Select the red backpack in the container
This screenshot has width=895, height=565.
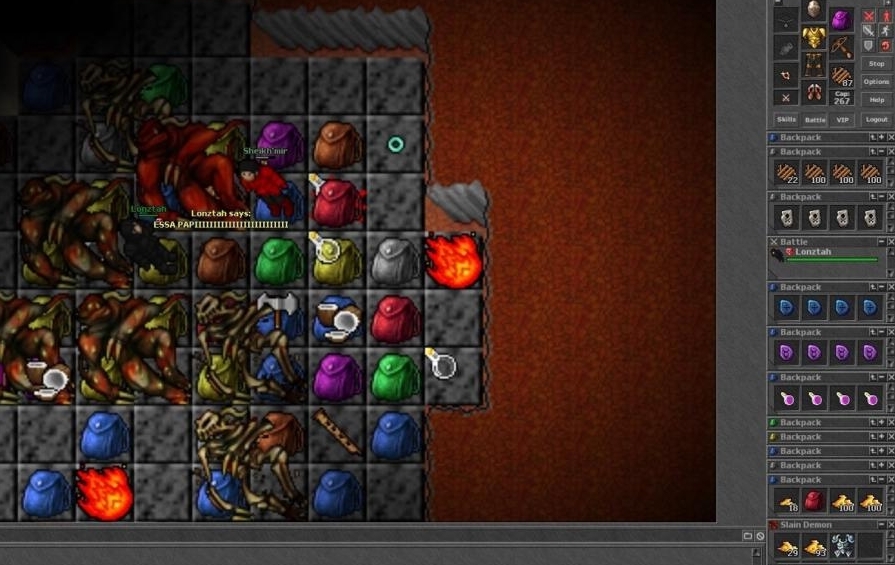click(x=815, y=500)
